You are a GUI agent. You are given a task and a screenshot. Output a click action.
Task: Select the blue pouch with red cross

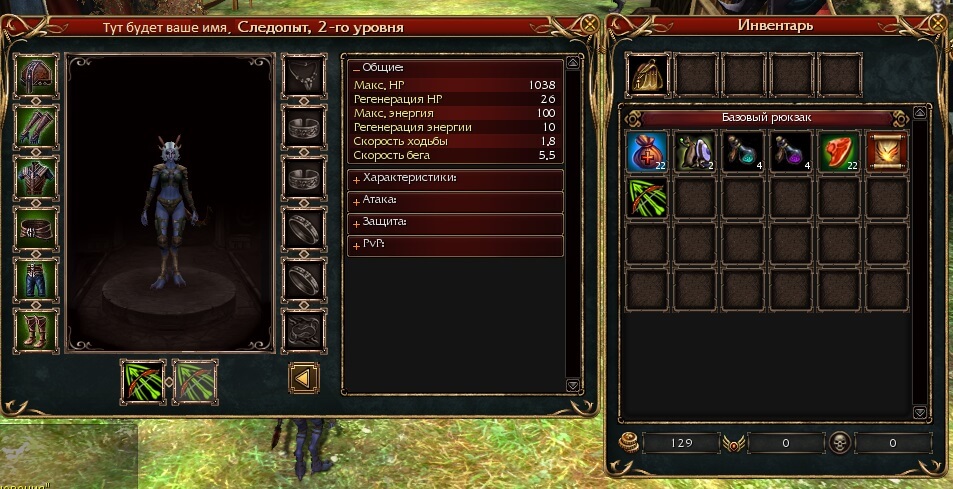(648, 152)
